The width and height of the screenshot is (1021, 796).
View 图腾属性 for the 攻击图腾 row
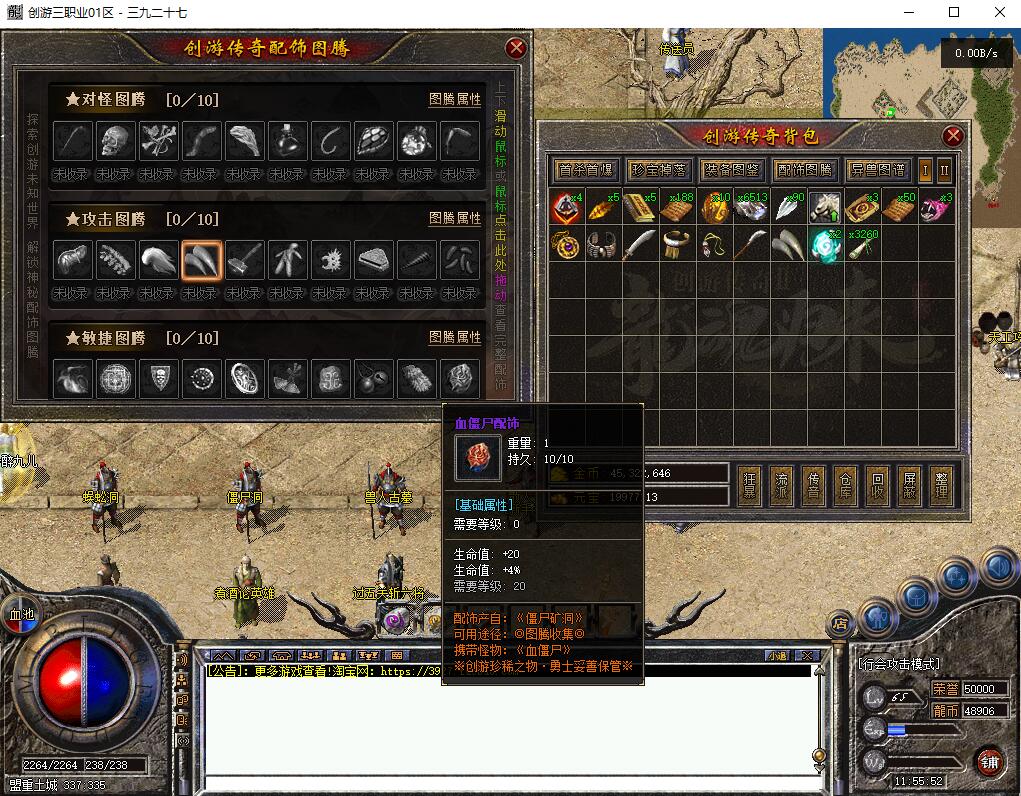[455, 218]
